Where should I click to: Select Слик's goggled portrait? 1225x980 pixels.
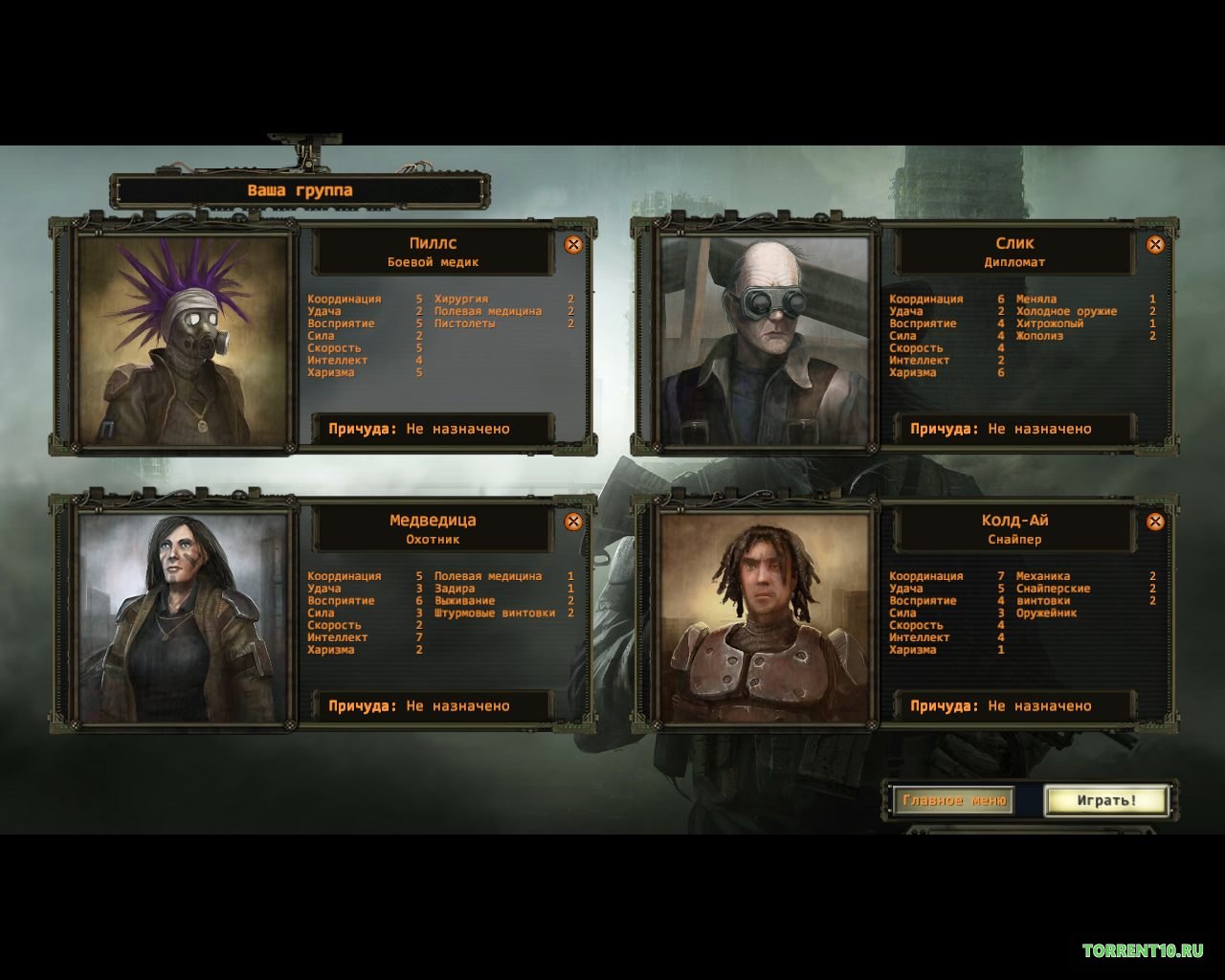point(765,341)
